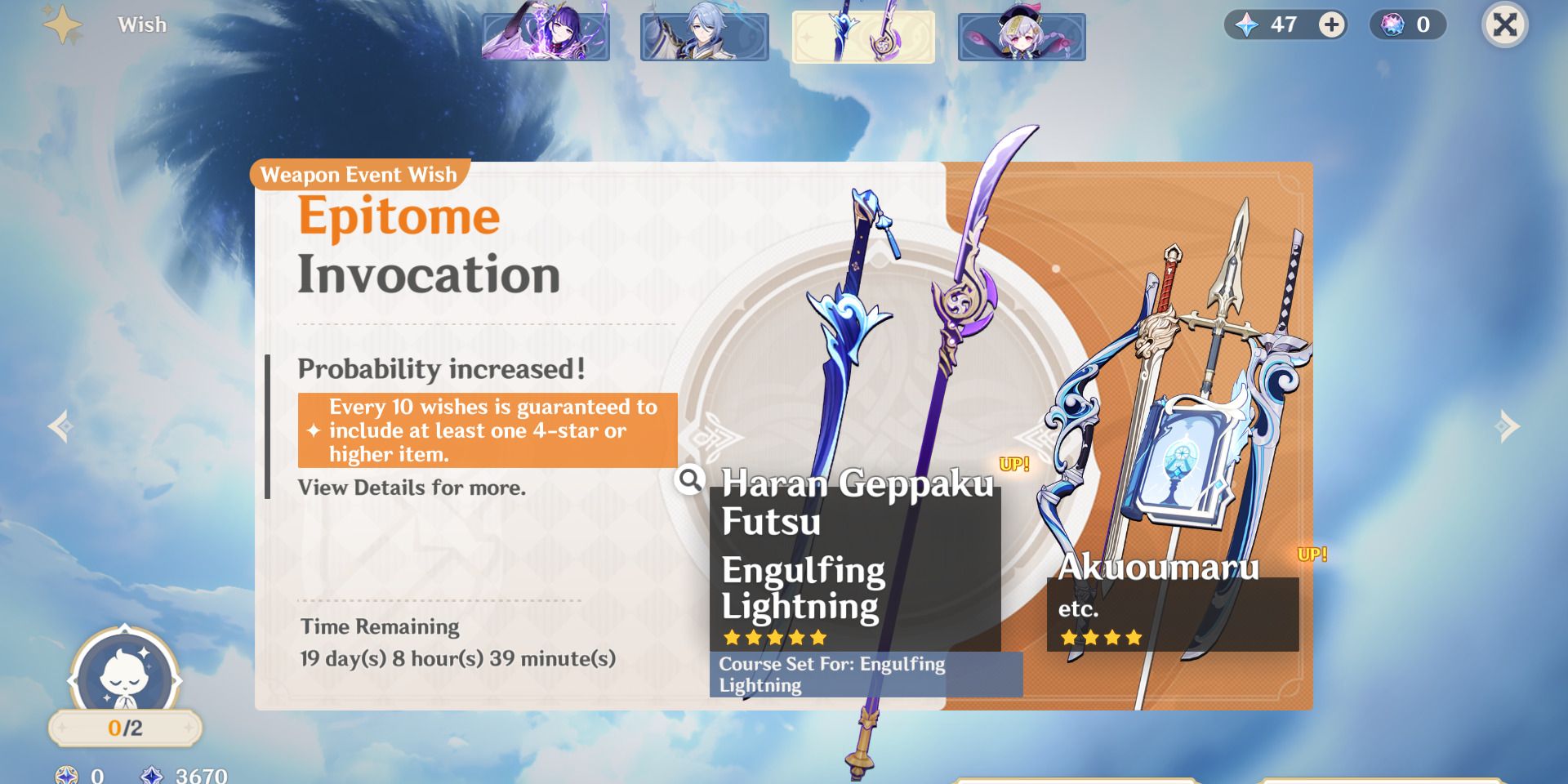Select the Wish sparkle icon top left
Screen dimensions: 1568x784
click(62, 25)
